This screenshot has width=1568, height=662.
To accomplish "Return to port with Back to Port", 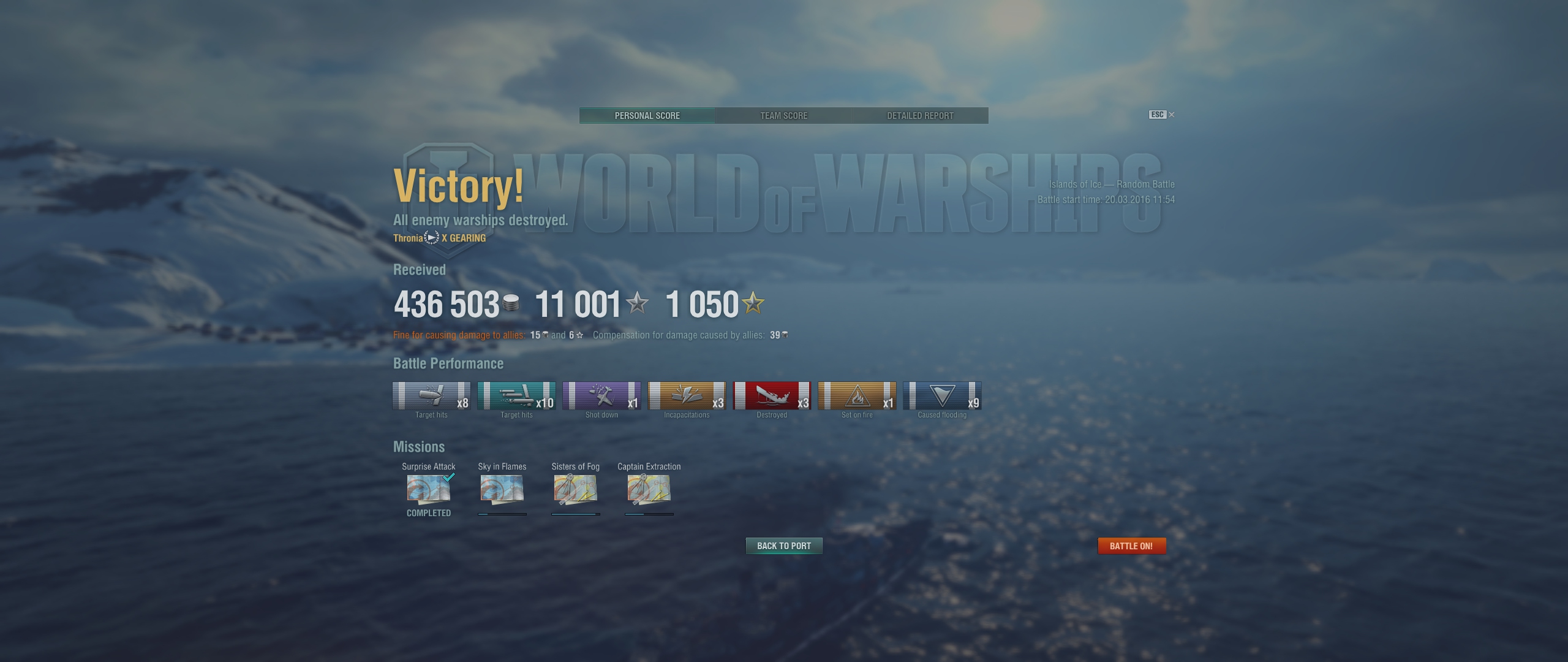I will pyautogui.click(x=783, y=546).
